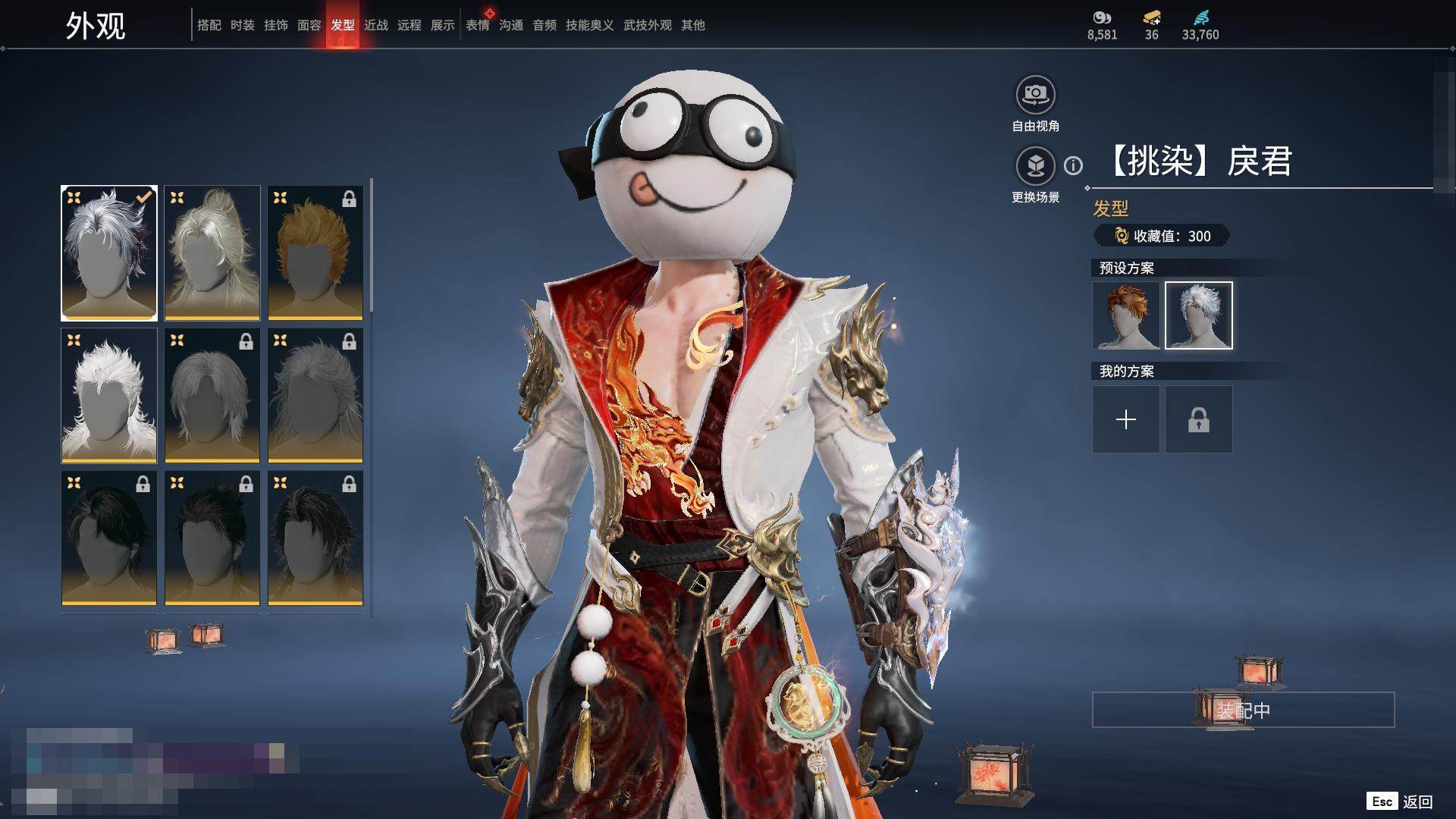Select the blonde ponytail hairstyle
Image resolution: width=1456 pixels, height=819 pixels.
click(212, 253)
